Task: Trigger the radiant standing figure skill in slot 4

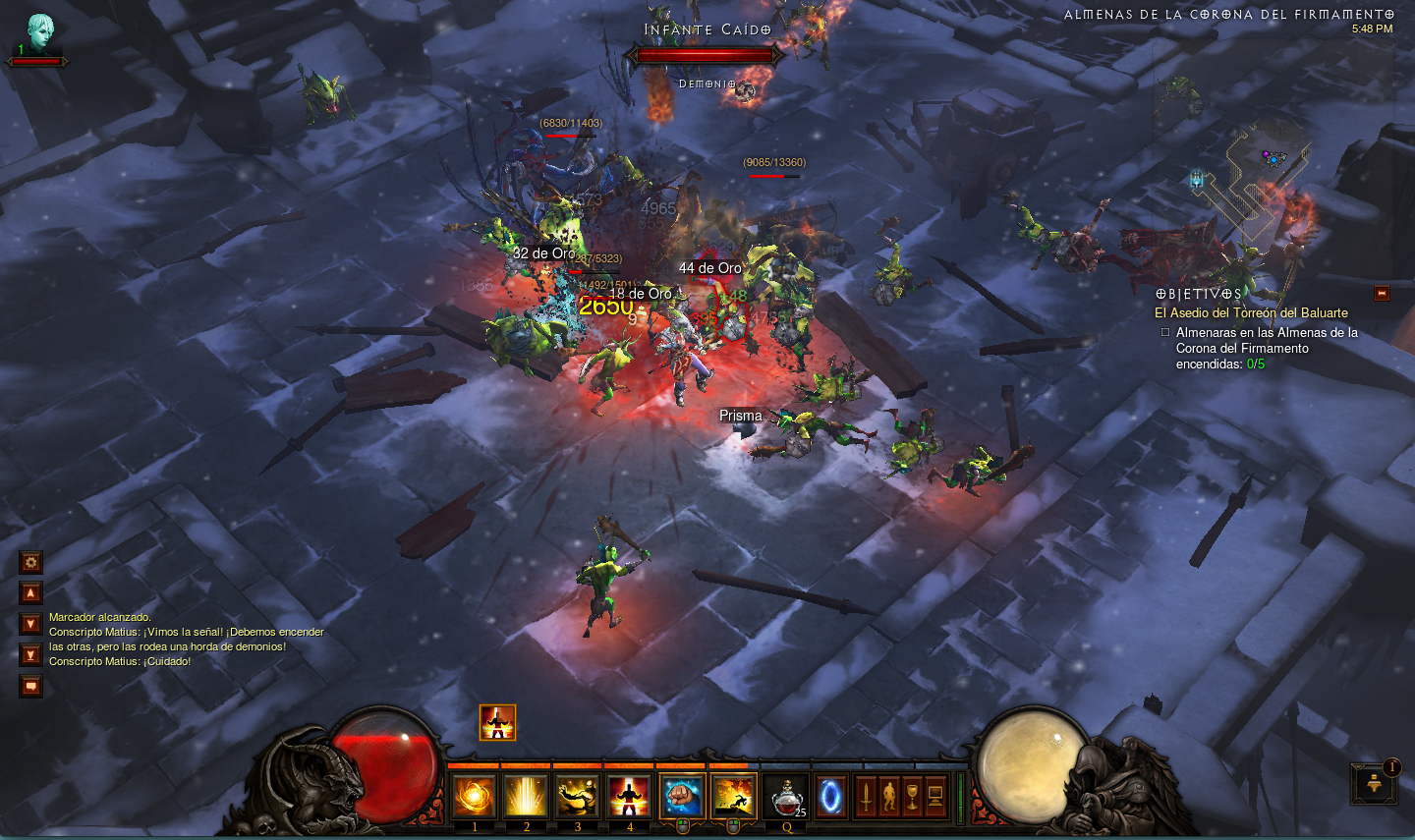Action: pos(629,796)
